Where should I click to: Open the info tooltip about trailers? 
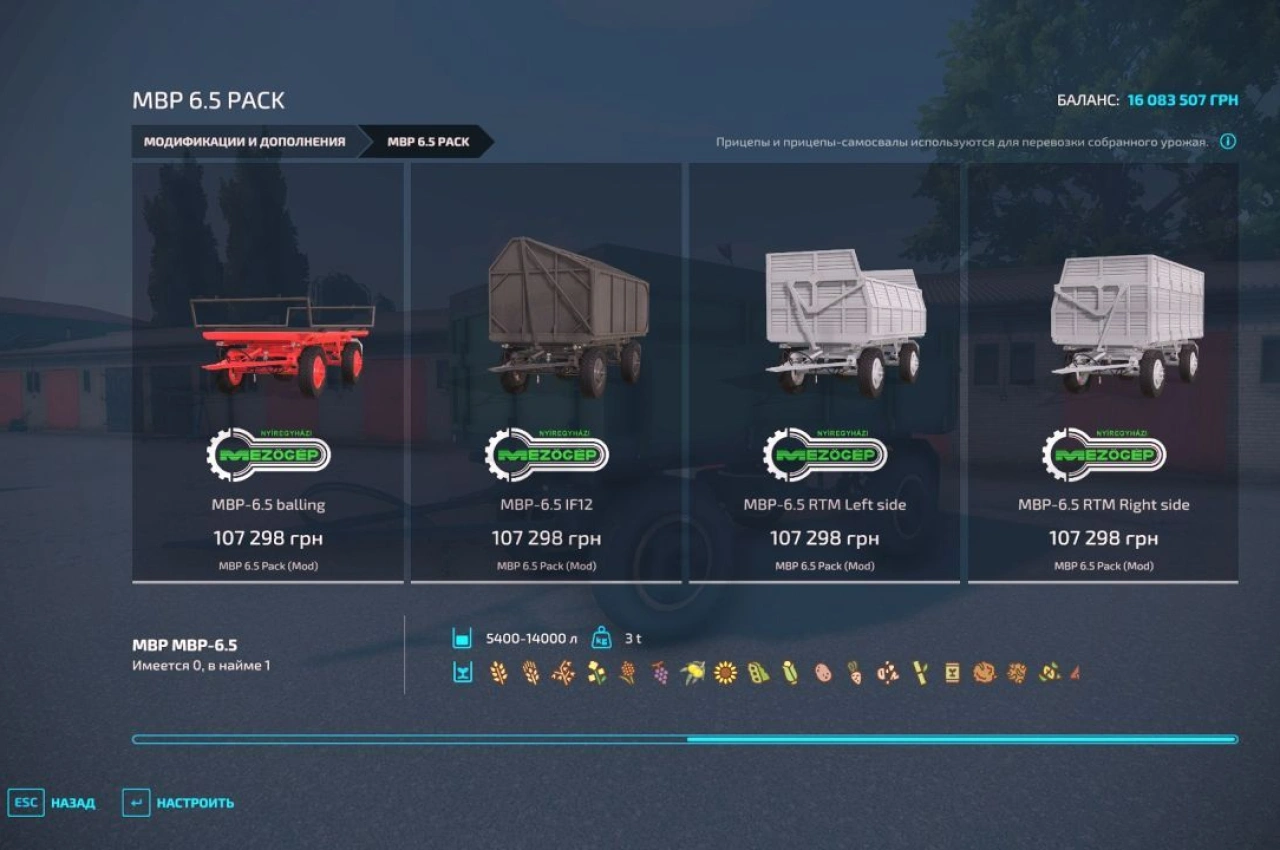click(x=1227, y=142)
